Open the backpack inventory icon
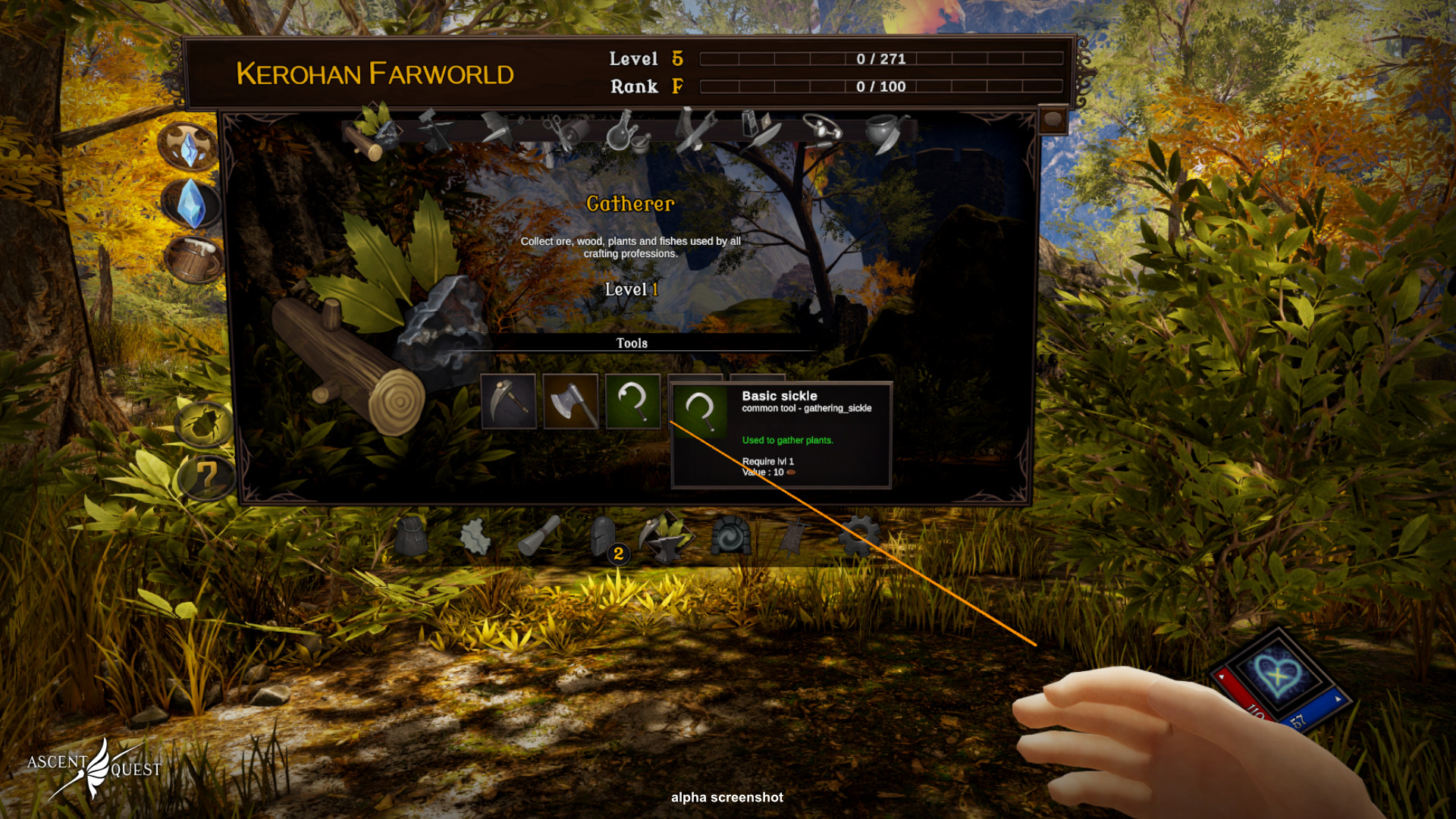This screenshot has height=819, width=1456. point(412,536)
